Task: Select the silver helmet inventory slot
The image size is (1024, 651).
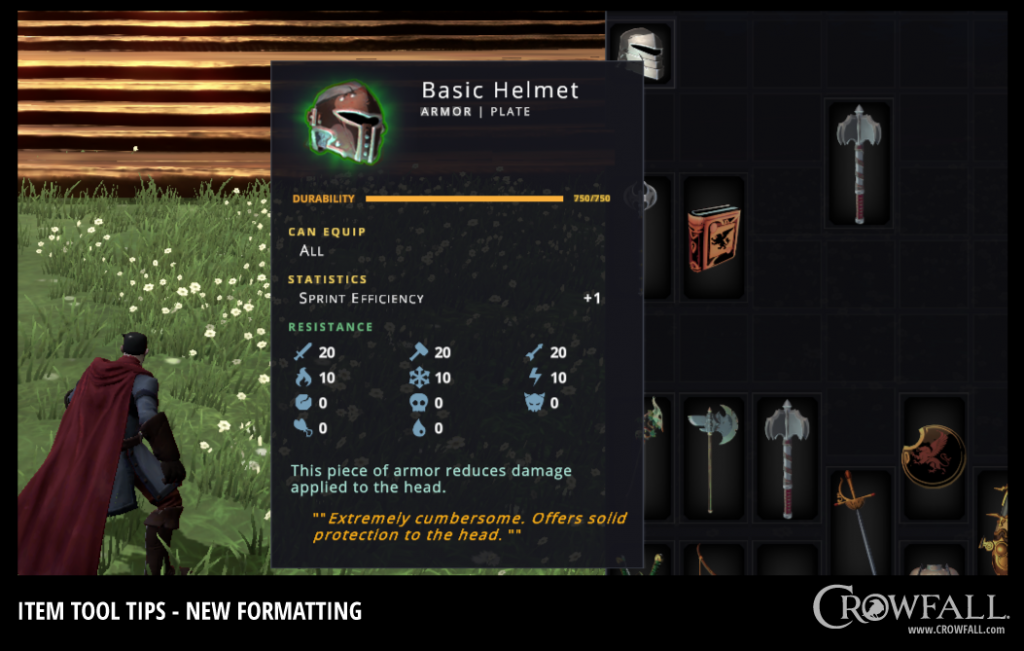Action: 640,52
